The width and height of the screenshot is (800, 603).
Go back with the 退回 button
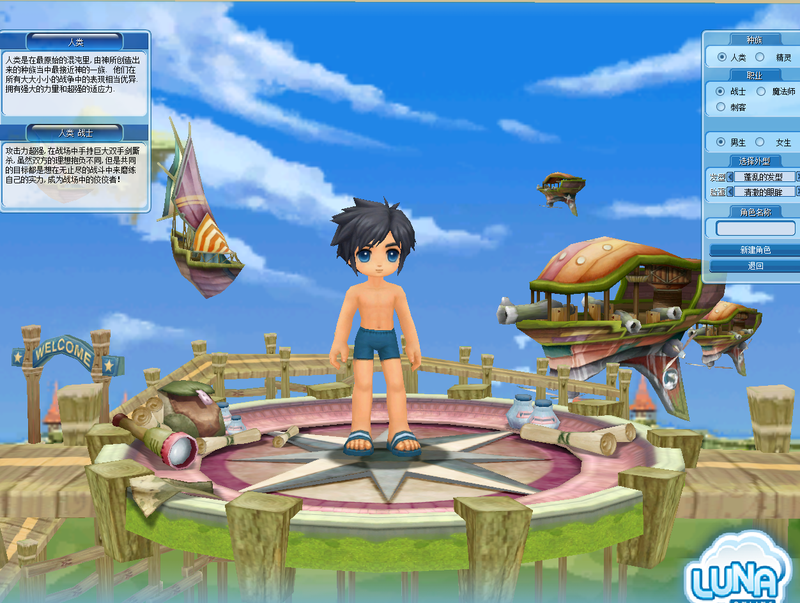pos(755,266)
